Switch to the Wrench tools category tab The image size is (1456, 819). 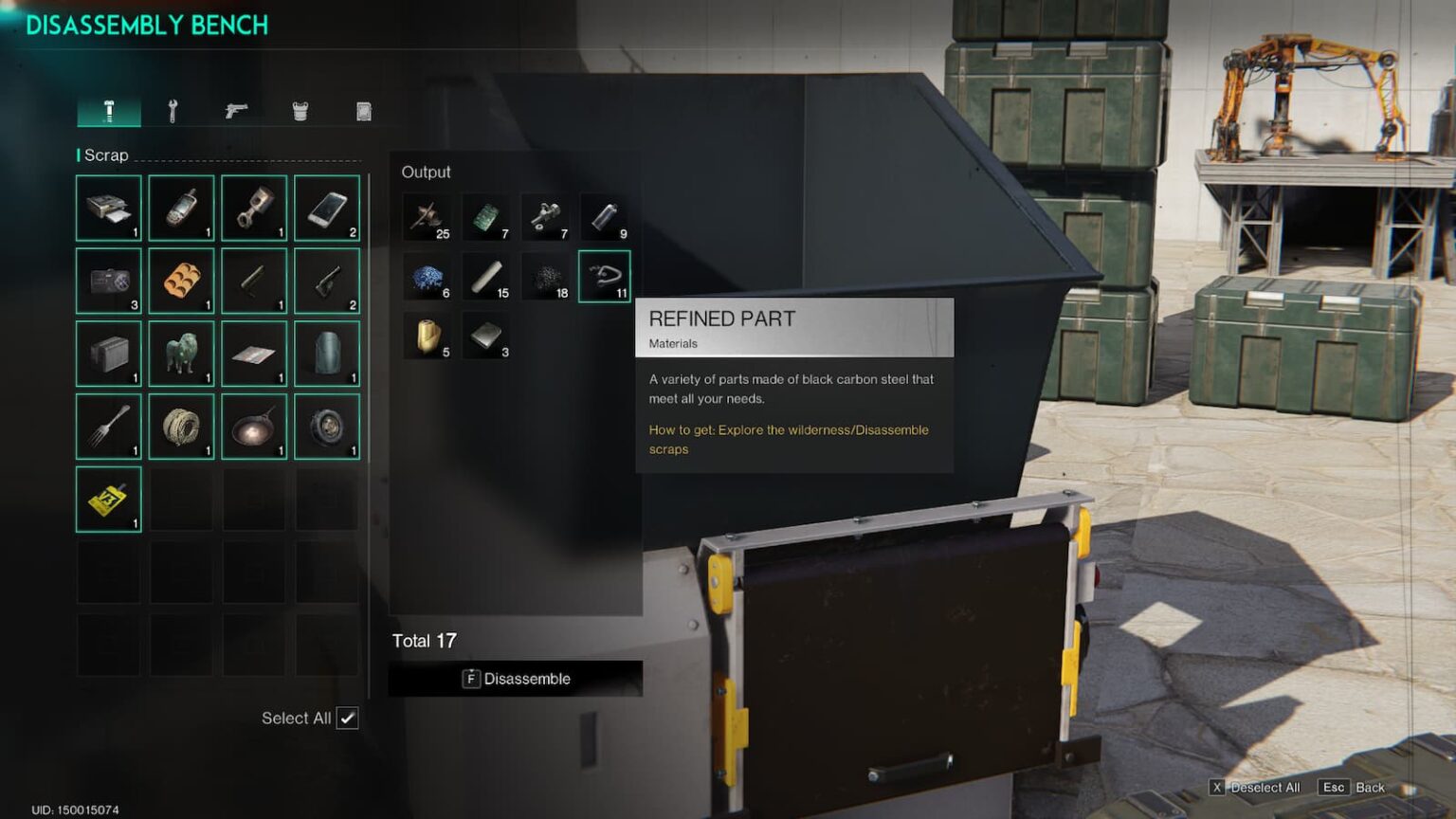[x=173, y=111]
